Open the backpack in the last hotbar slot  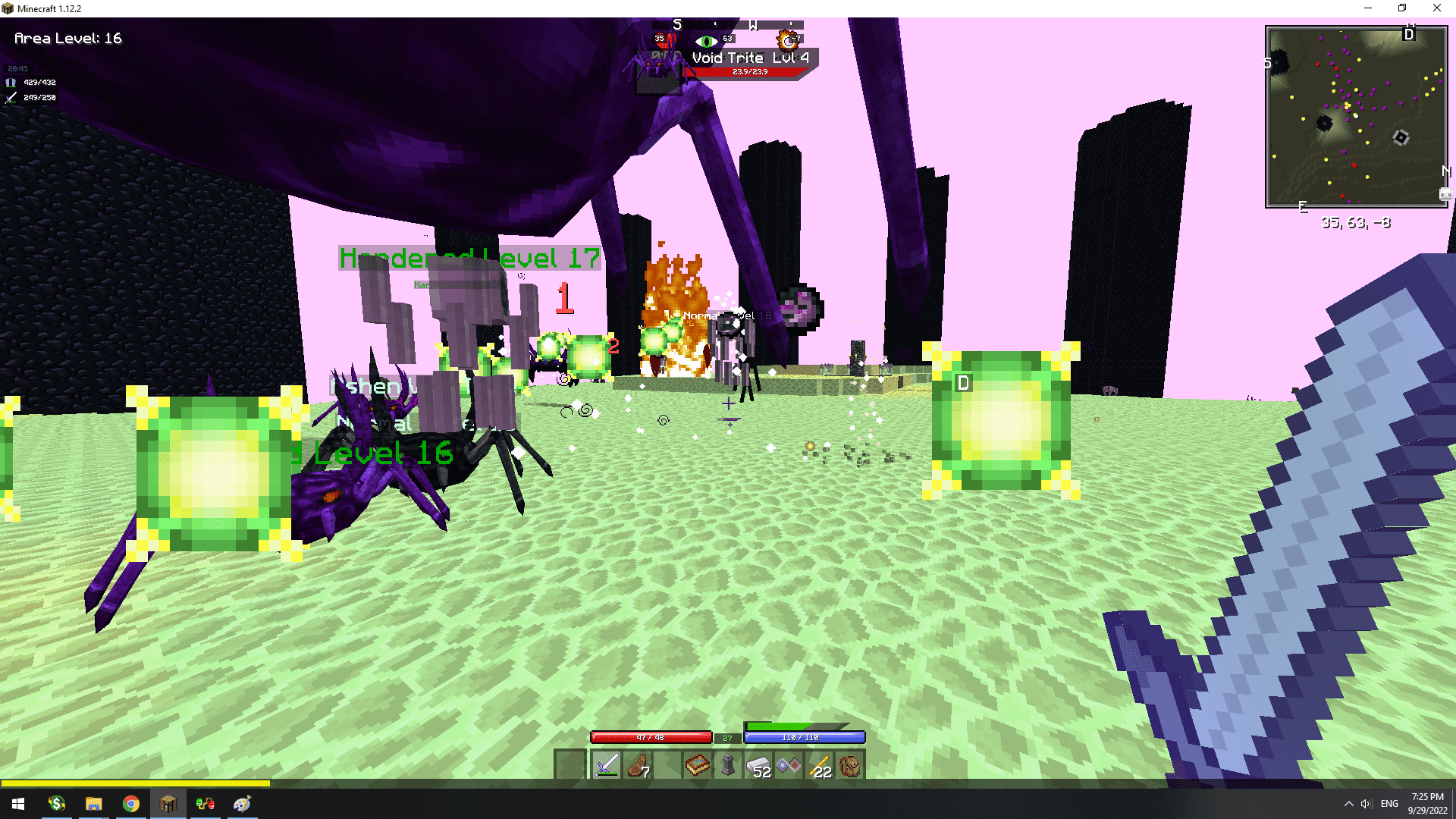(851, 765)
